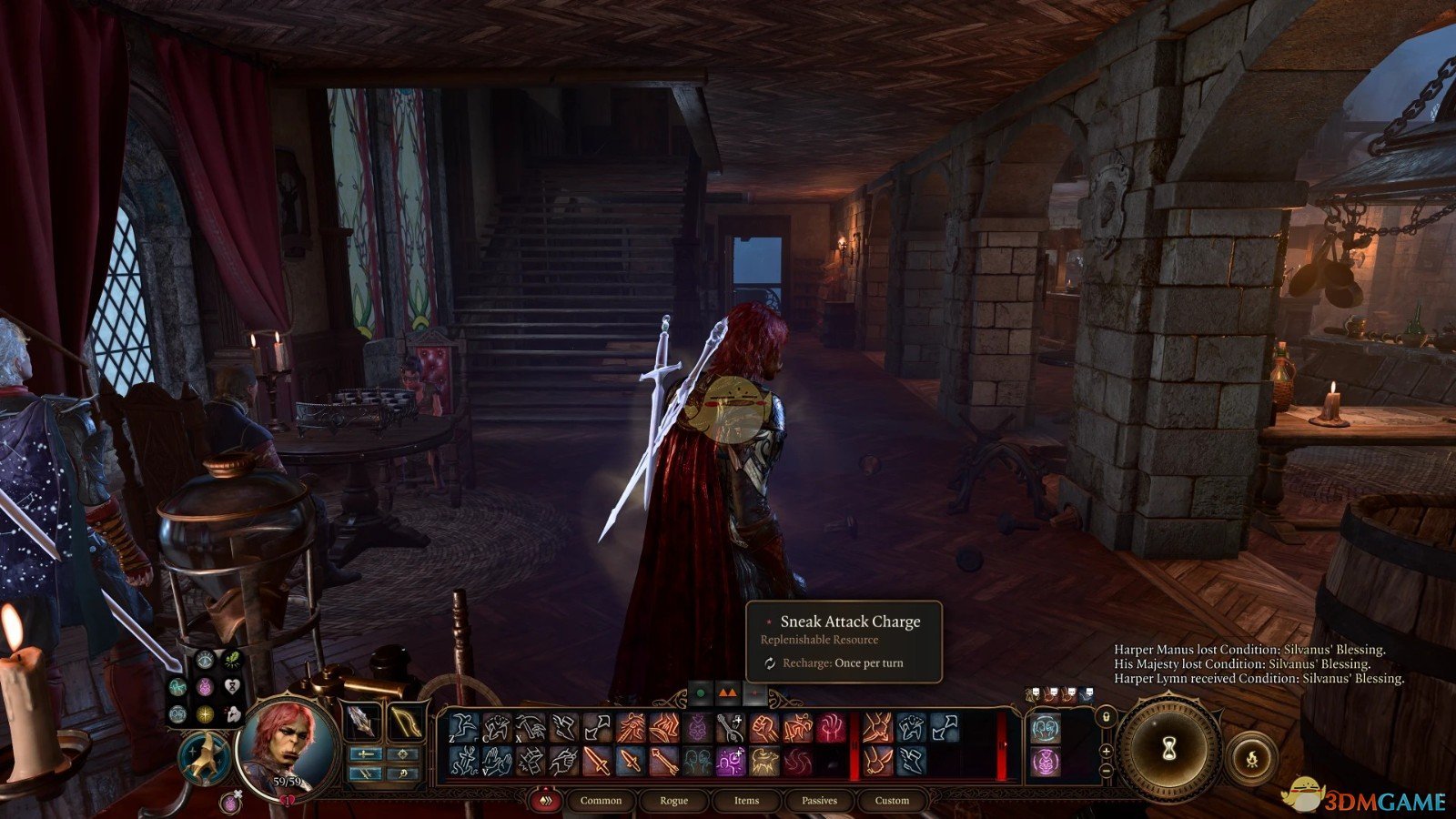Remove a hotbar row with minus button

[x=1106, y=770]
